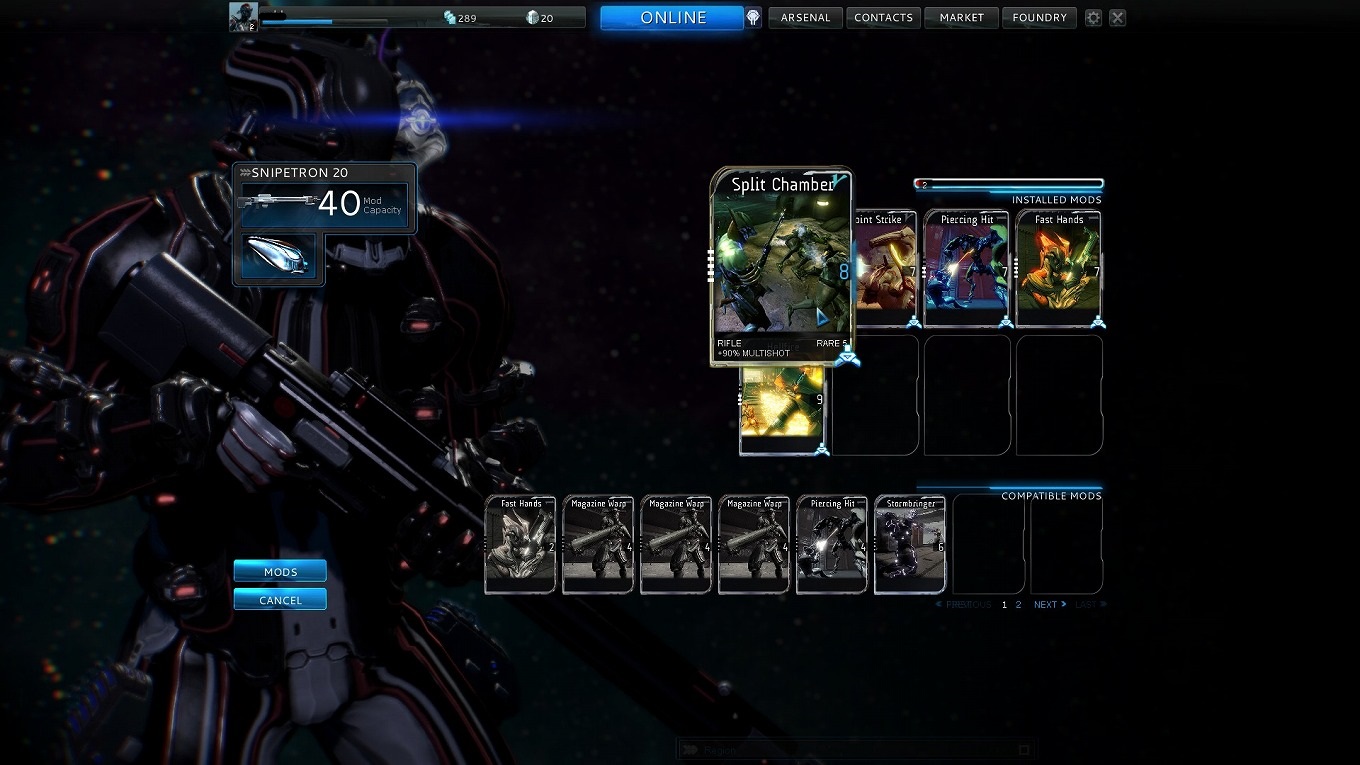Pick the installed Hellfire mod under Split Chamber
The width and height of the screenshot is (1360, 765).
coord(782,411)
